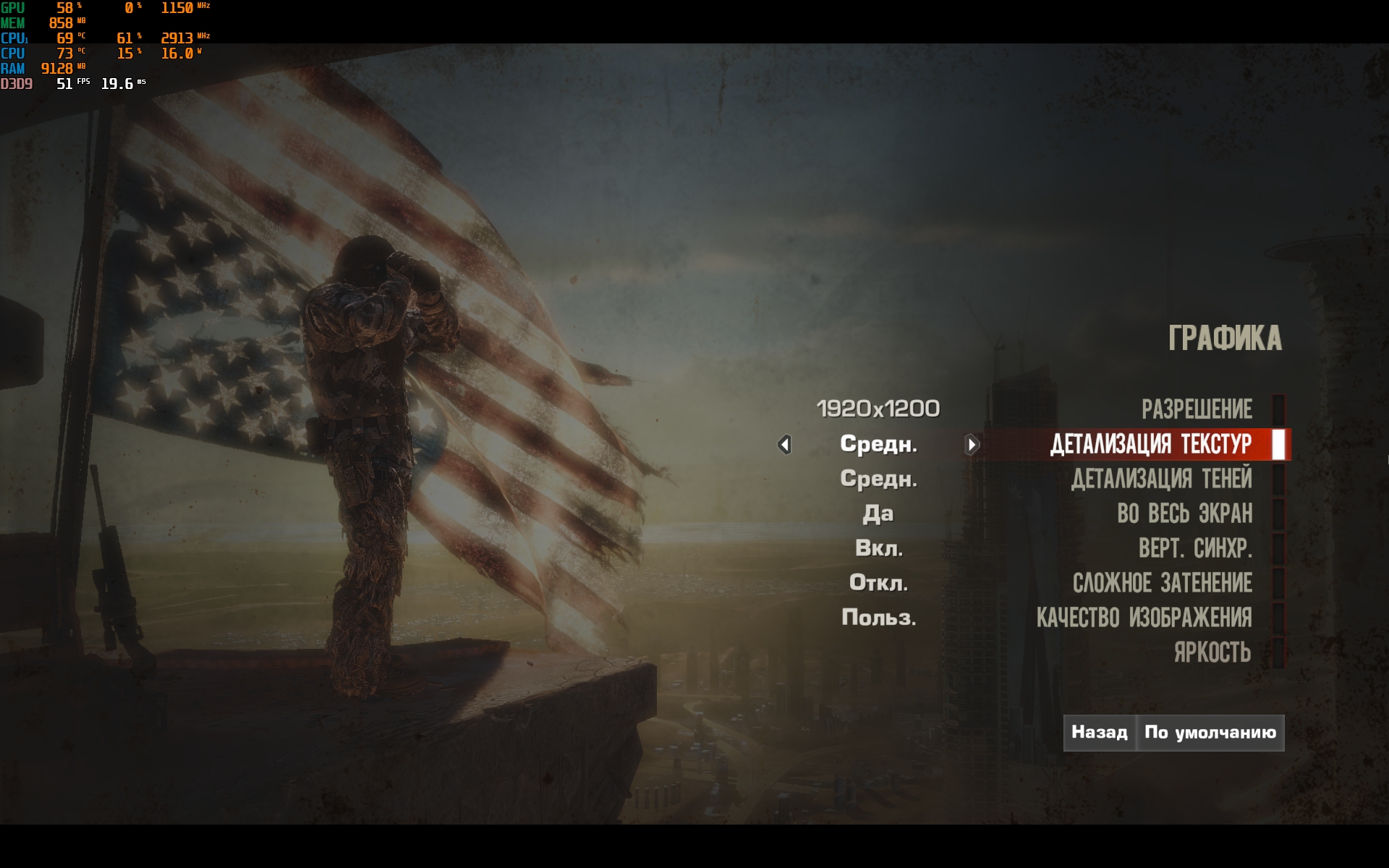Reset settings via По умолчанию

1210,733
